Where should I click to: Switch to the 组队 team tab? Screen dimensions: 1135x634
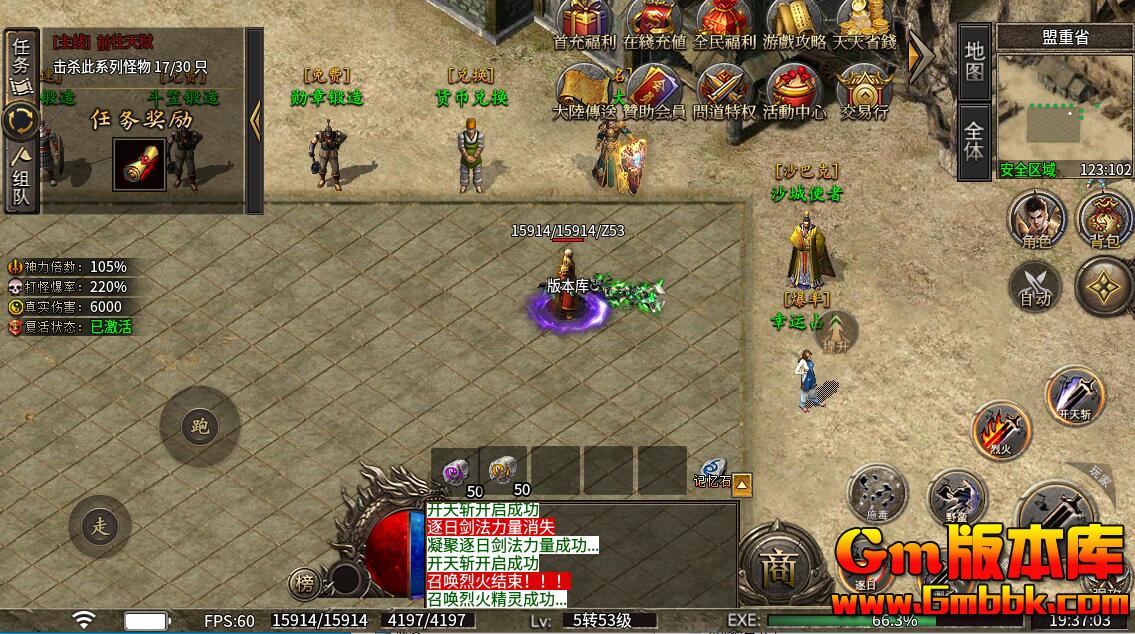click(21, 176)
